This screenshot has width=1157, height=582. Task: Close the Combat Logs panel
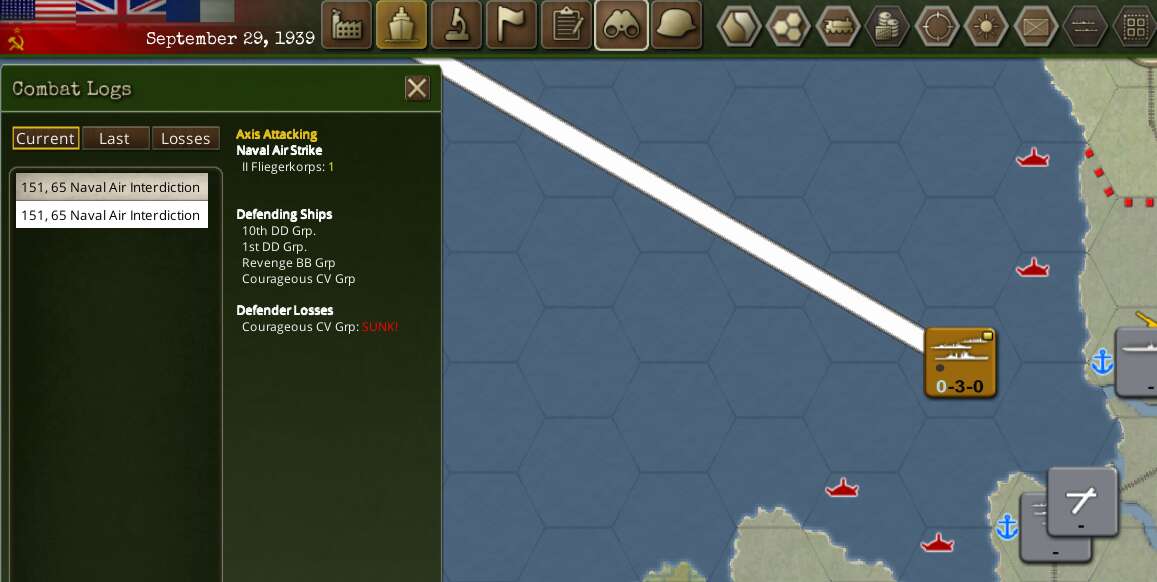(x=417, y=88)
